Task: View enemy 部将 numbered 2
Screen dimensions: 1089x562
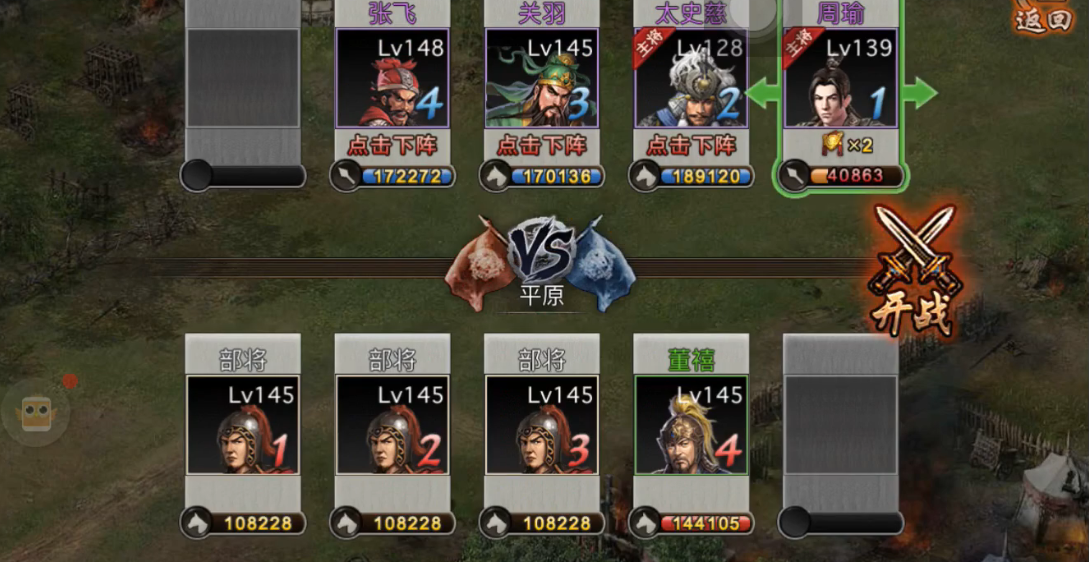Action: [392, 423]
